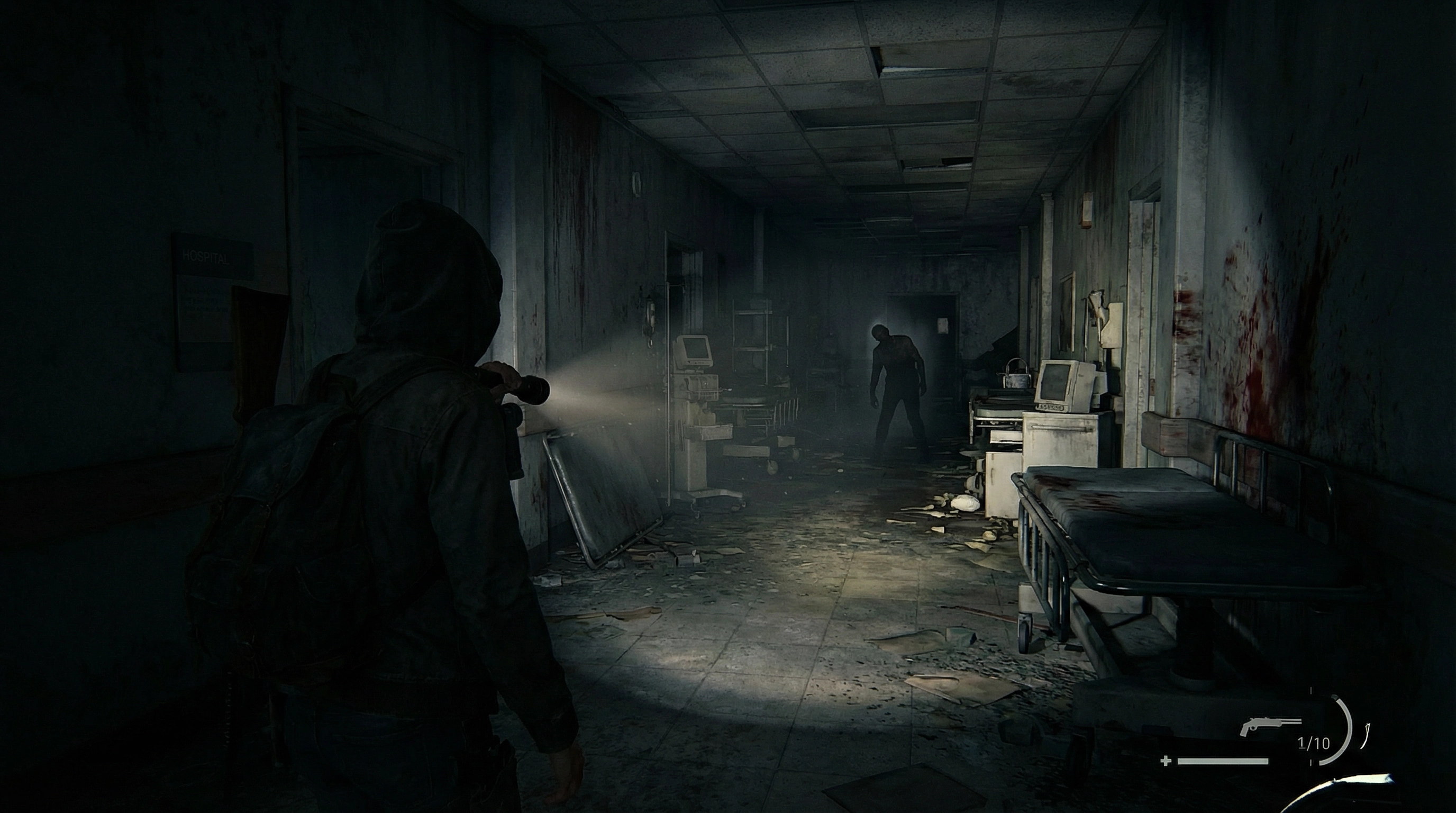
Task: Click the 1/10 ammo counter text
Action: tap(1314, 744)
